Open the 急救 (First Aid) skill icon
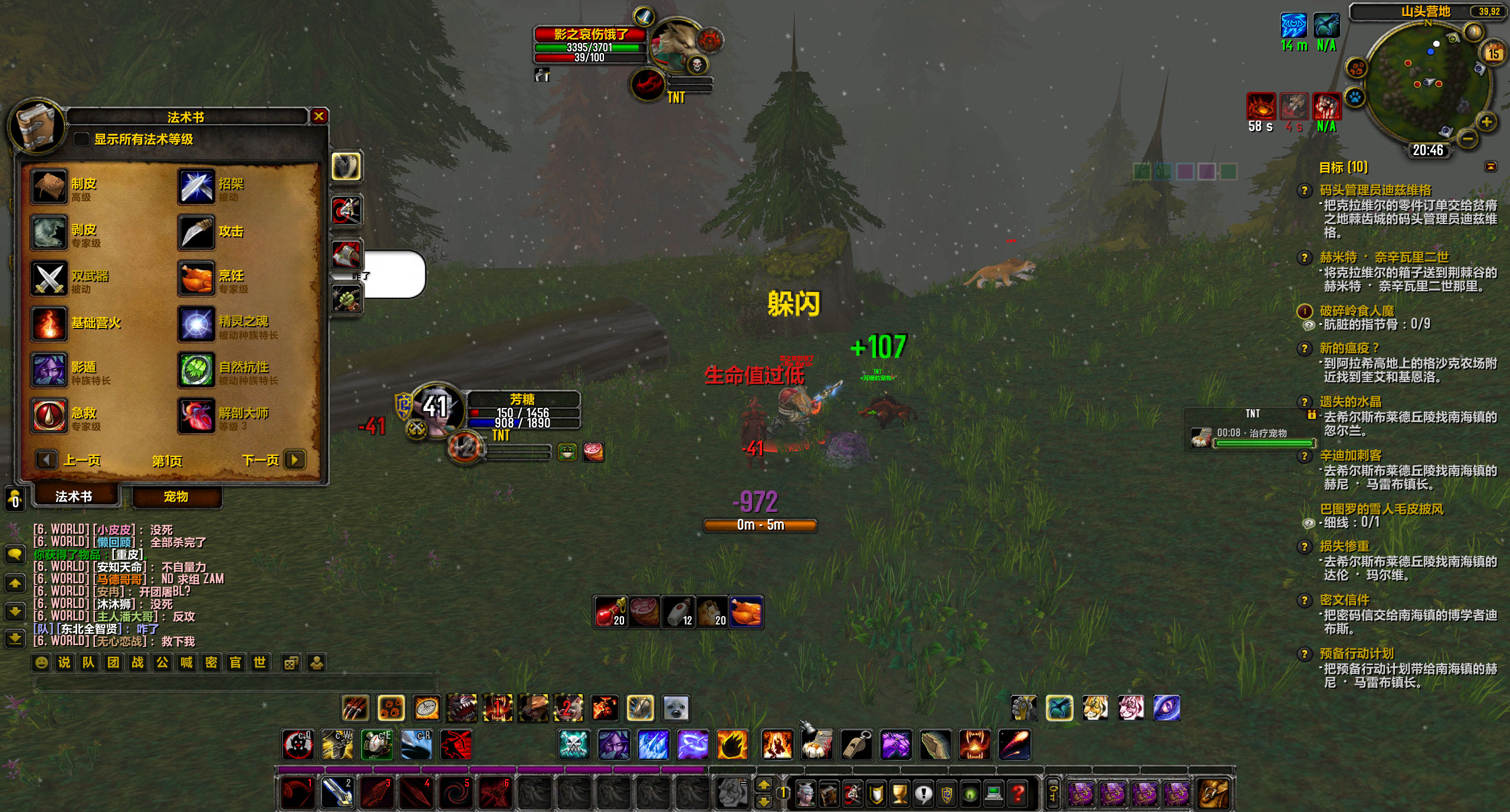This screenshot has width=1510, height=812. point(50,414)
